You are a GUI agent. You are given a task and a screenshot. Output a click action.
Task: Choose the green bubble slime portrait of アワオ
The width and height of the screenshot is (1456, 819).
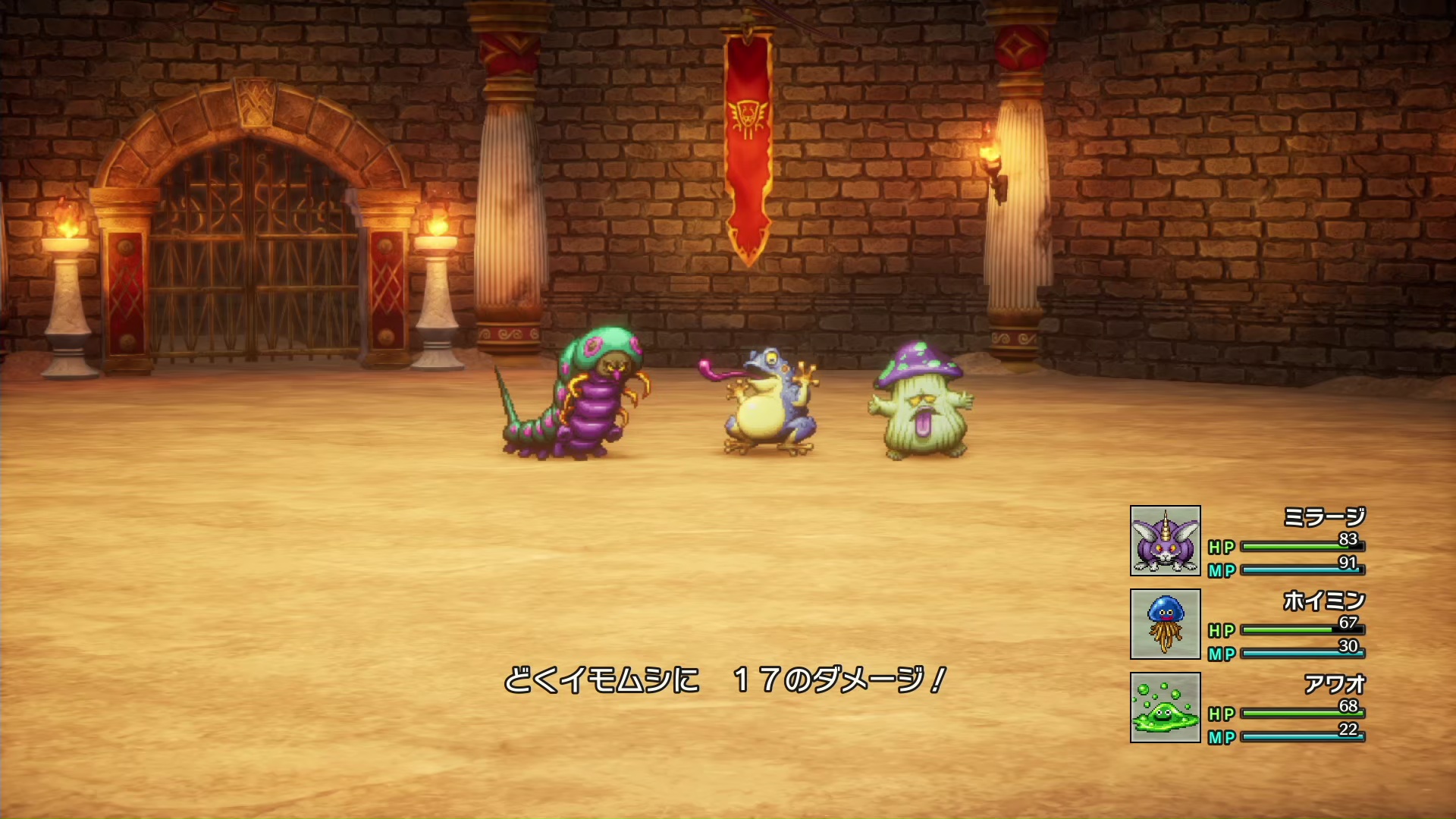(x=1165, y=708)
